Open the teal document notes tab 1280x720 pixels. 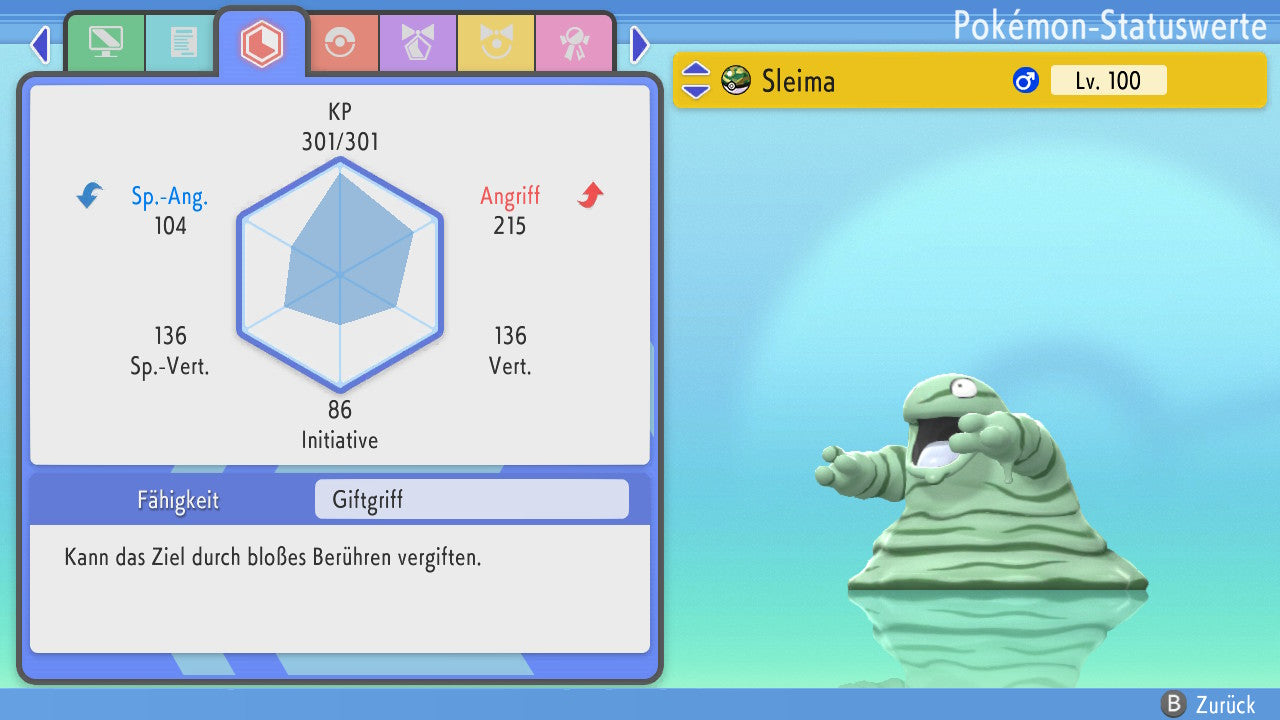[x=182, y=43]
